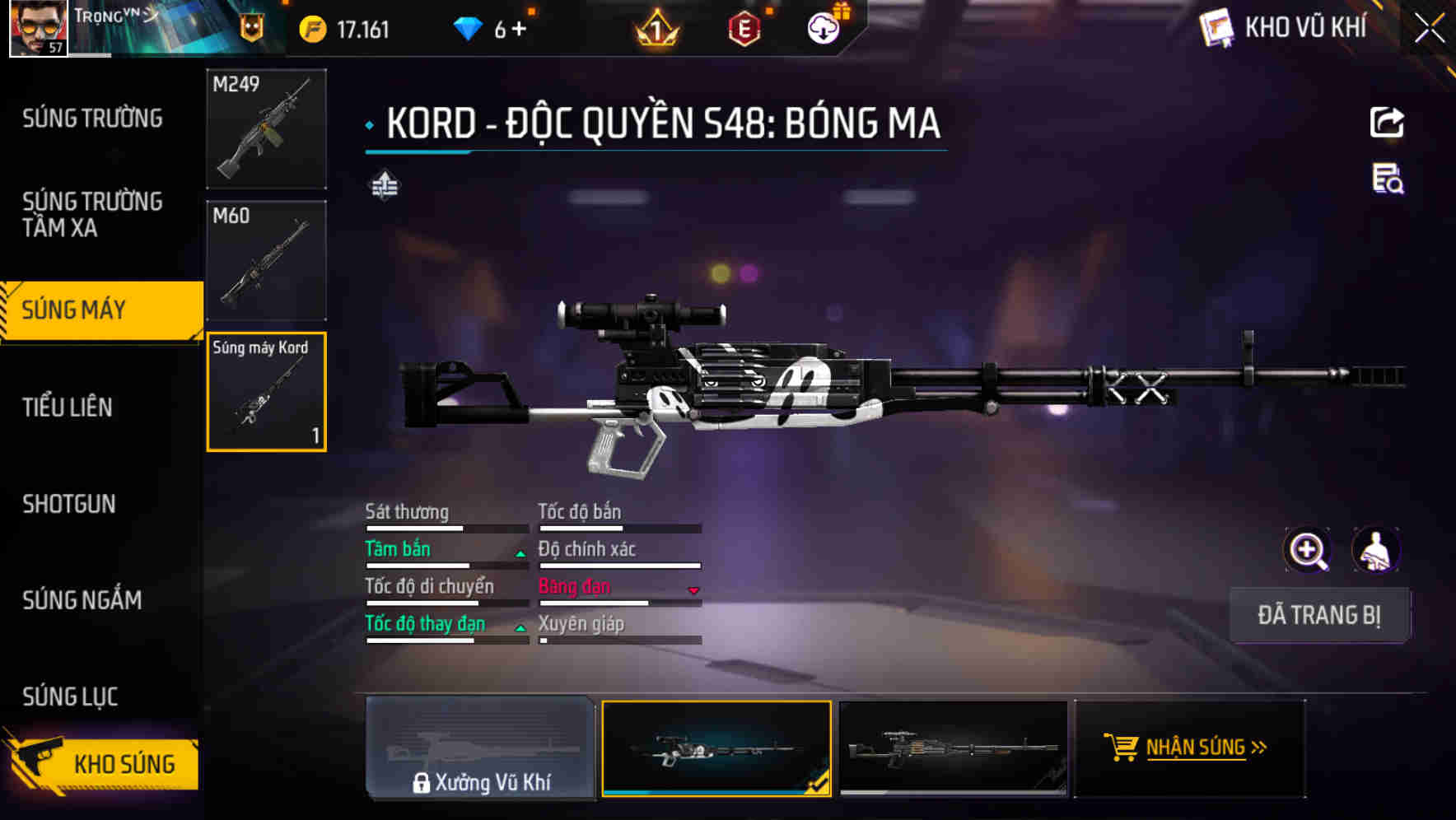The height and width of the screenshot is (820, 1456).
Task: Add more diamonds with the plus
Action: click(519, 30)
